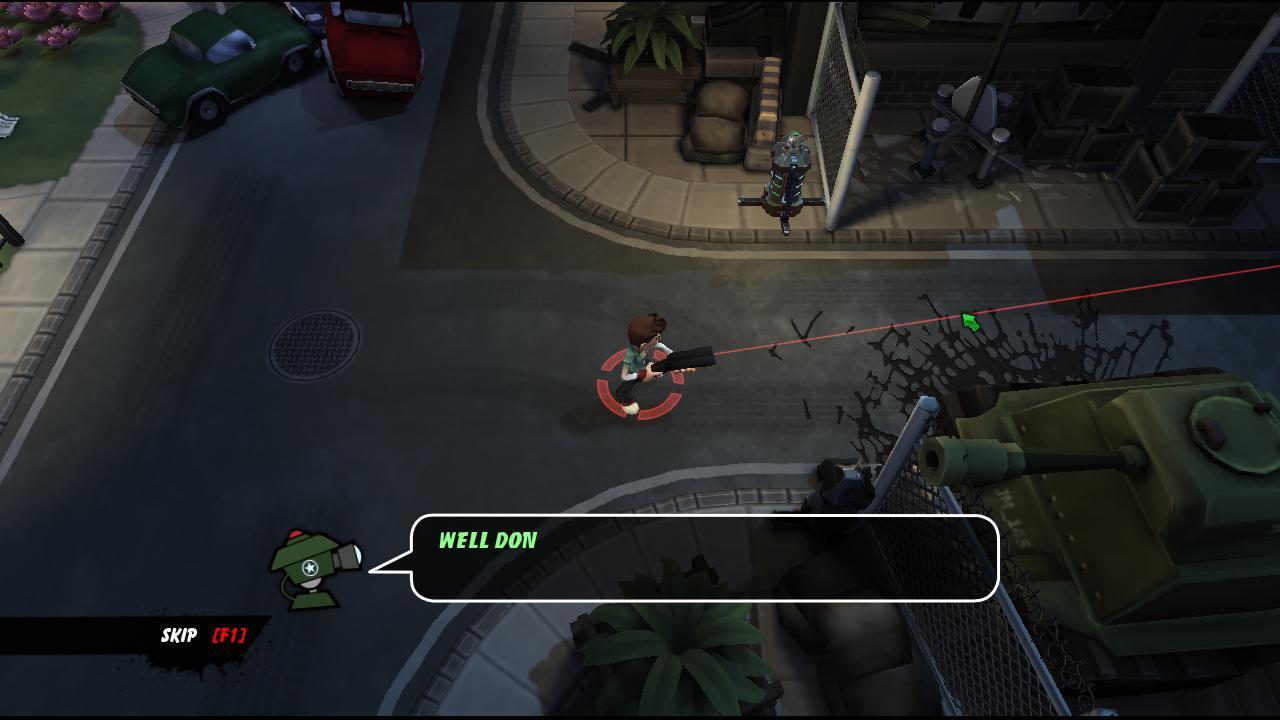The width and height of the screenshot is (1280, 720).
Task: Advance the 'Well Don' speech bubble
Action: 703,558
